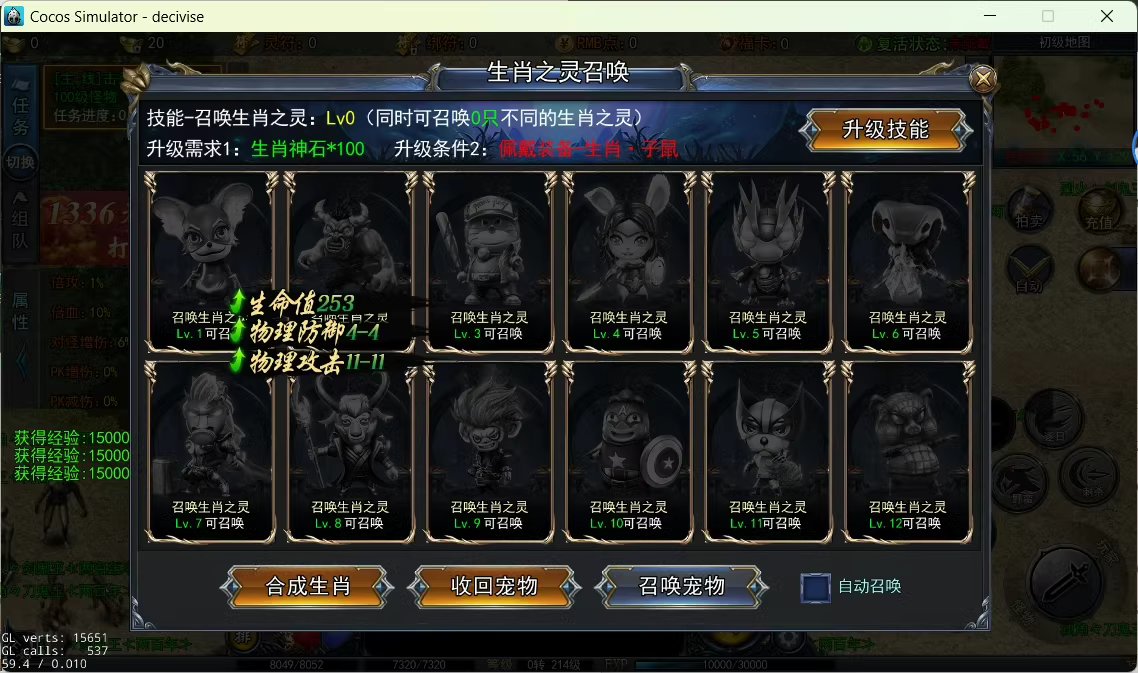Open the 任务 tab on the left
This screenshot has height=673, width=1138.
click(x=21, y=115)
